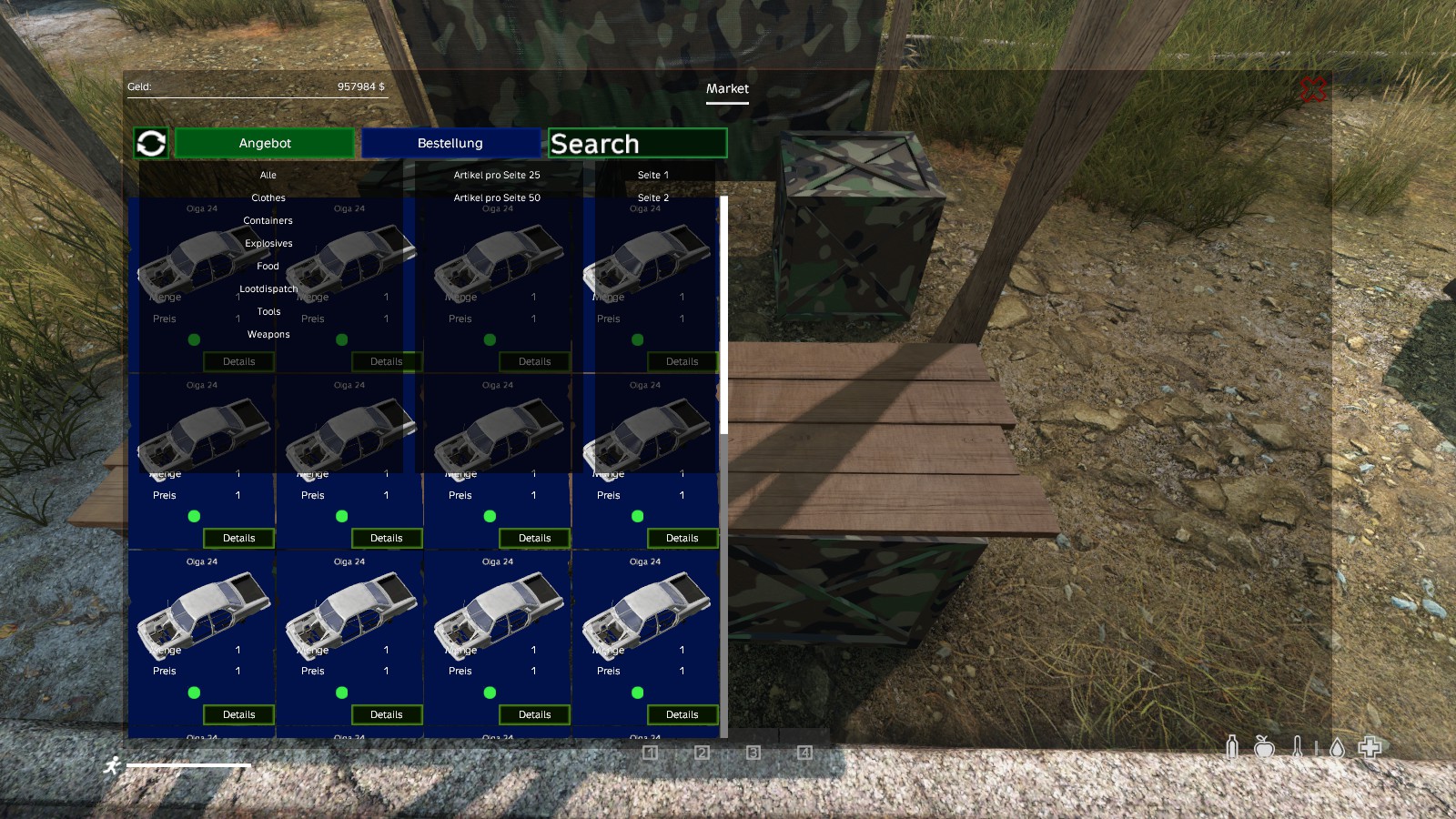Screen dimensions: 1456x819
Task: Click into the Search field
Action: [x=637, y=143]
